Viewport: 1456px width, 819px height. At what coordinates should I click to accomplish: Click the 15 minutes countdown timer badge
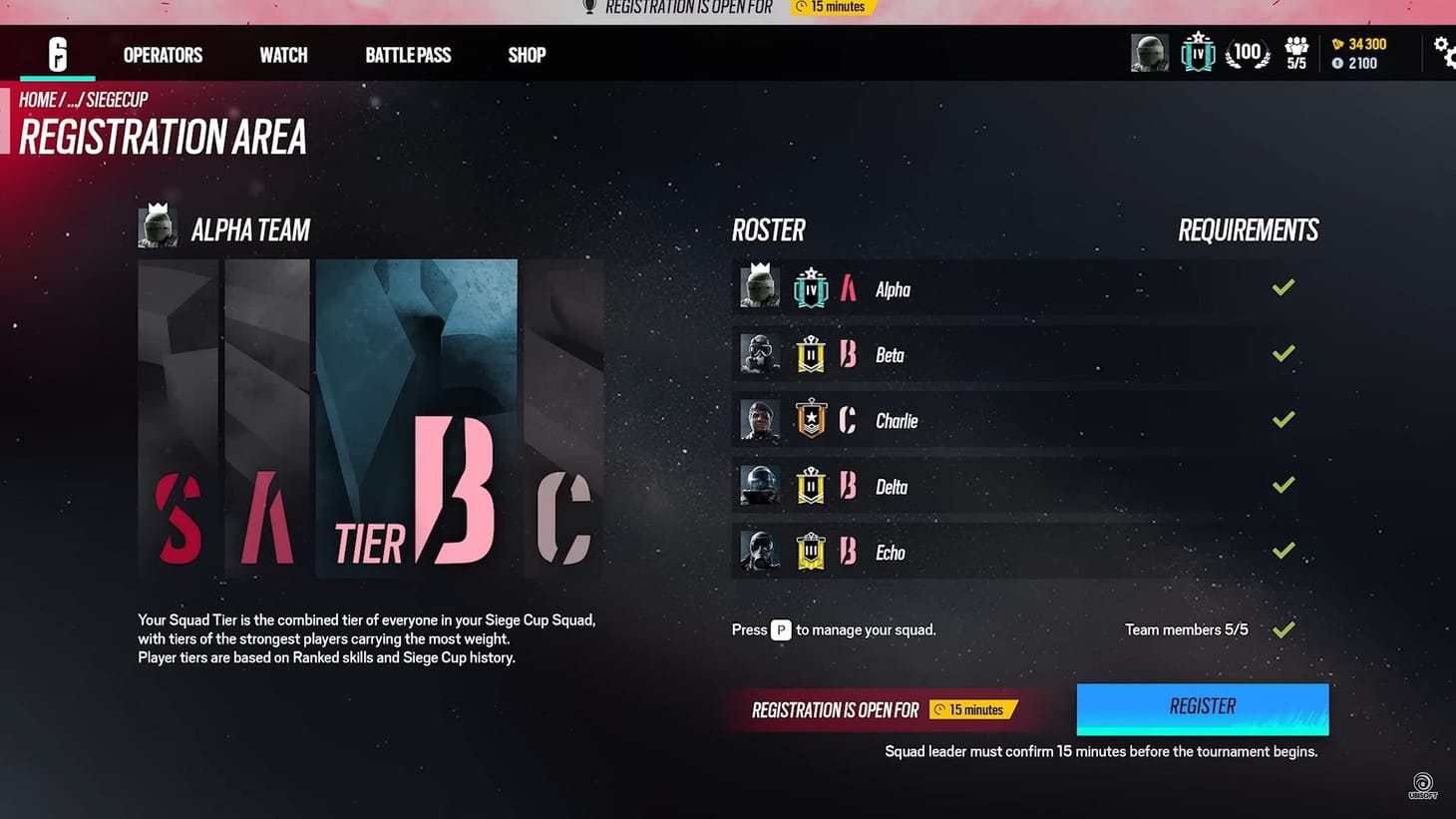coord(833,8)
